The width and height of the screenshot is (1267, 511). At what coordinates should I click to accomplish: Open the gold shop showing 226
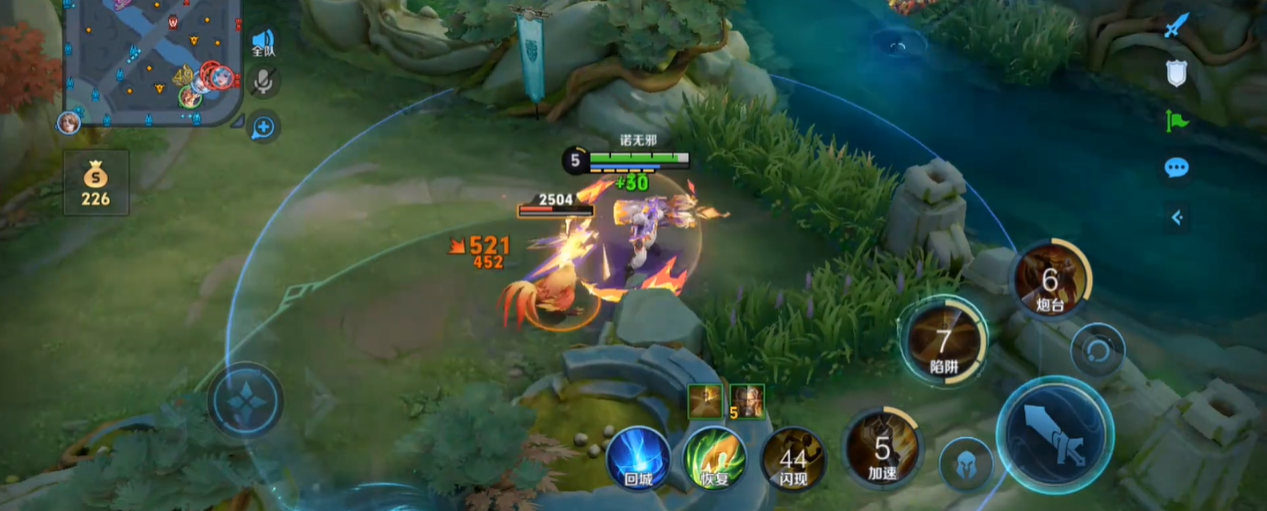(96, 183)
